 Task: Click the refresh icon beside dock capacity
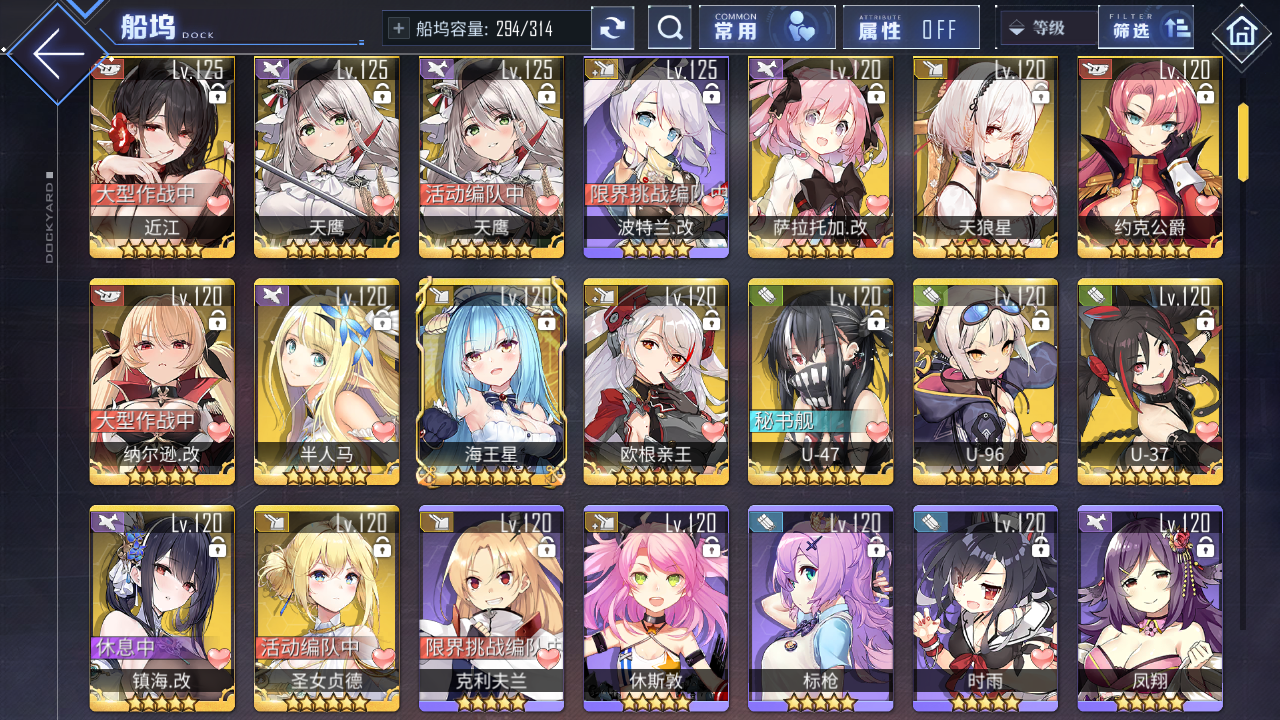point(612,27)
